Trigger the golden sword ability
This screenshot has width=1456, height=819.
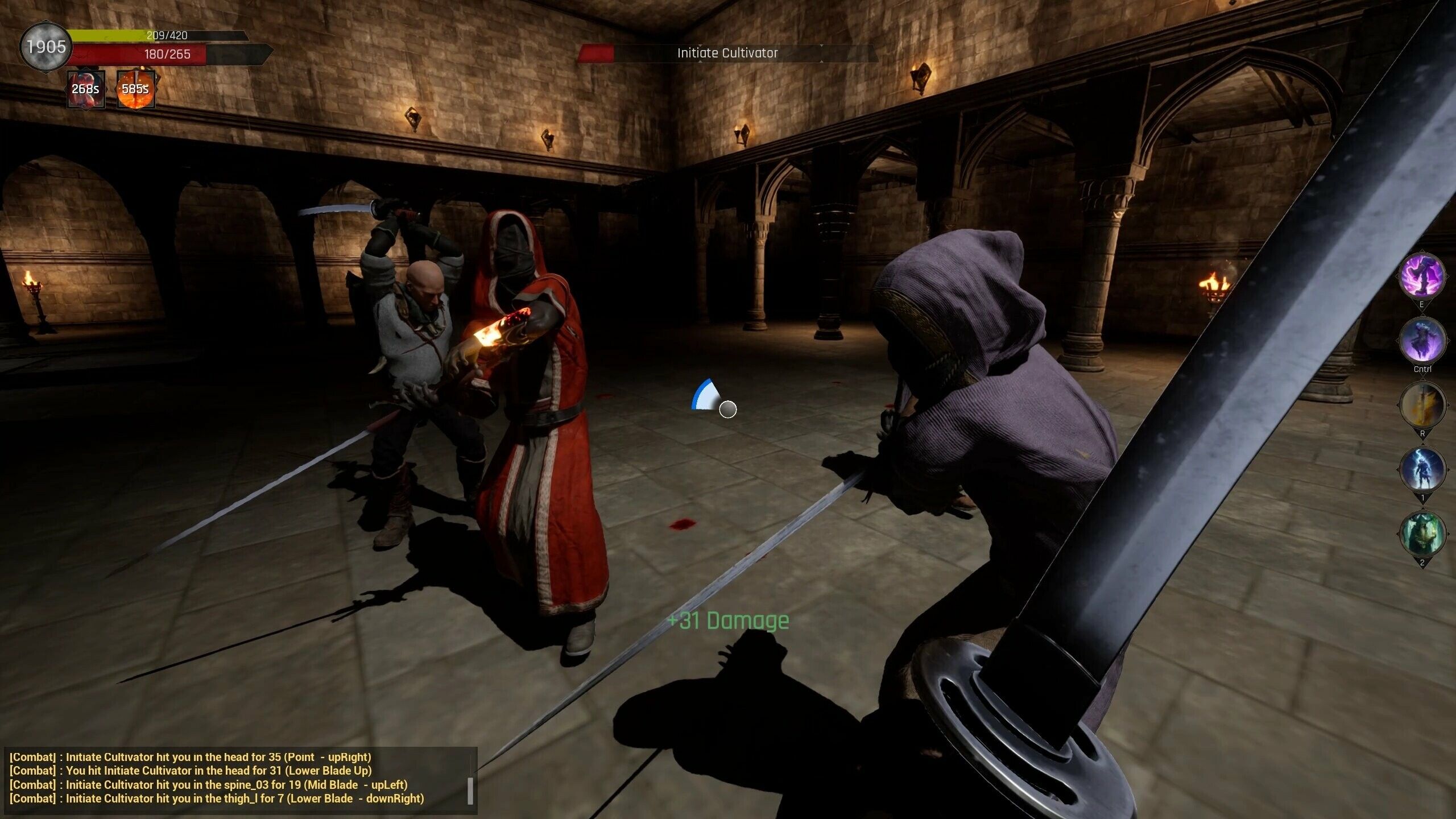(x=1421, y=405)
